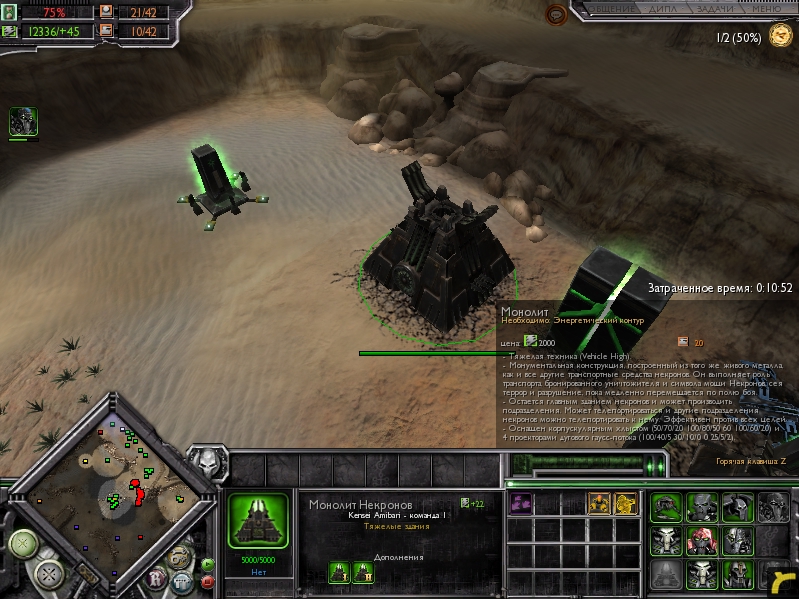Select the unit group icon at left edge
The width and height of the screenshot is (799, 599).
23,122
